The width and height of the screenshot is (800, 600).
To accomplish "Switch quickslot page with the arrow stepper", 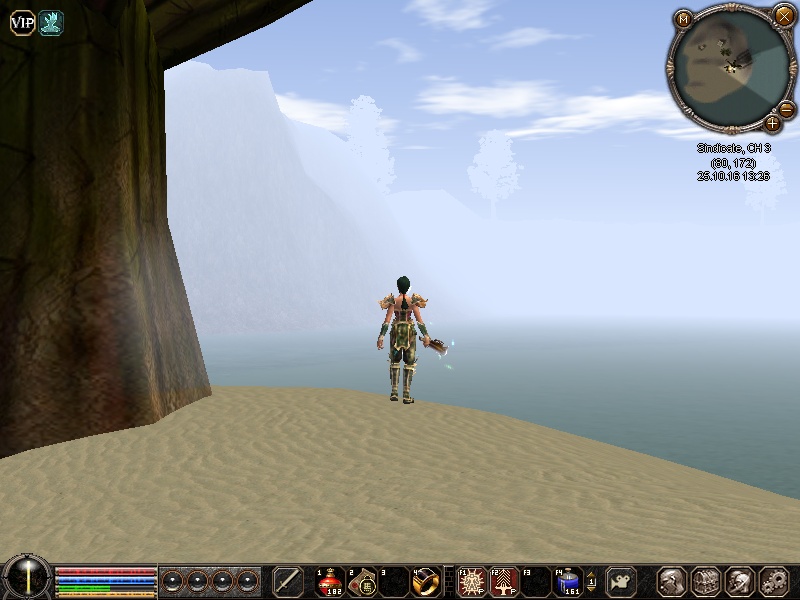I will [x=591, y=581].
